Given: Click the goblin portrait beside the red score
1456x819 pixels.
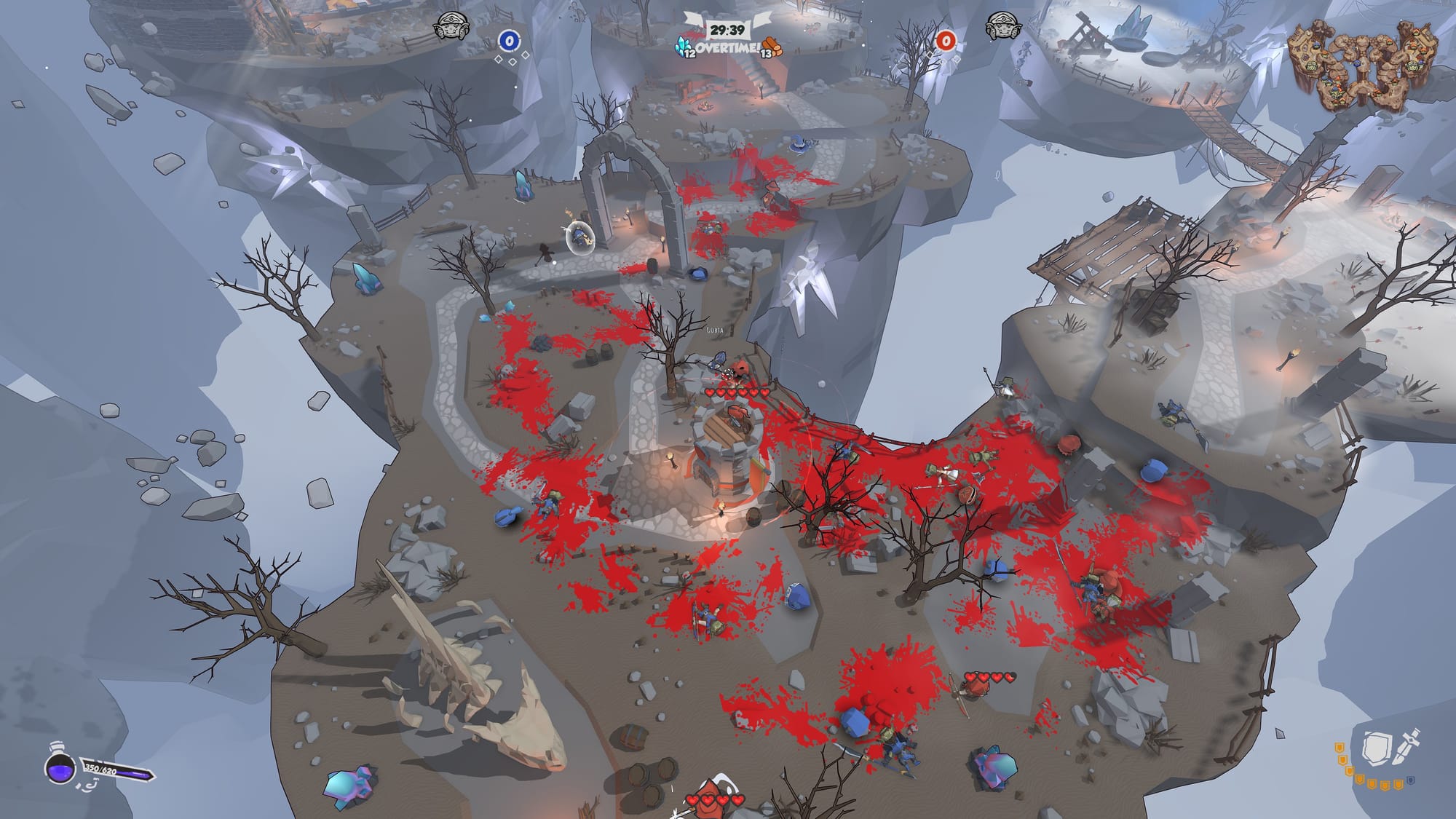Looking at the screenshot, I should (1002, 29).
